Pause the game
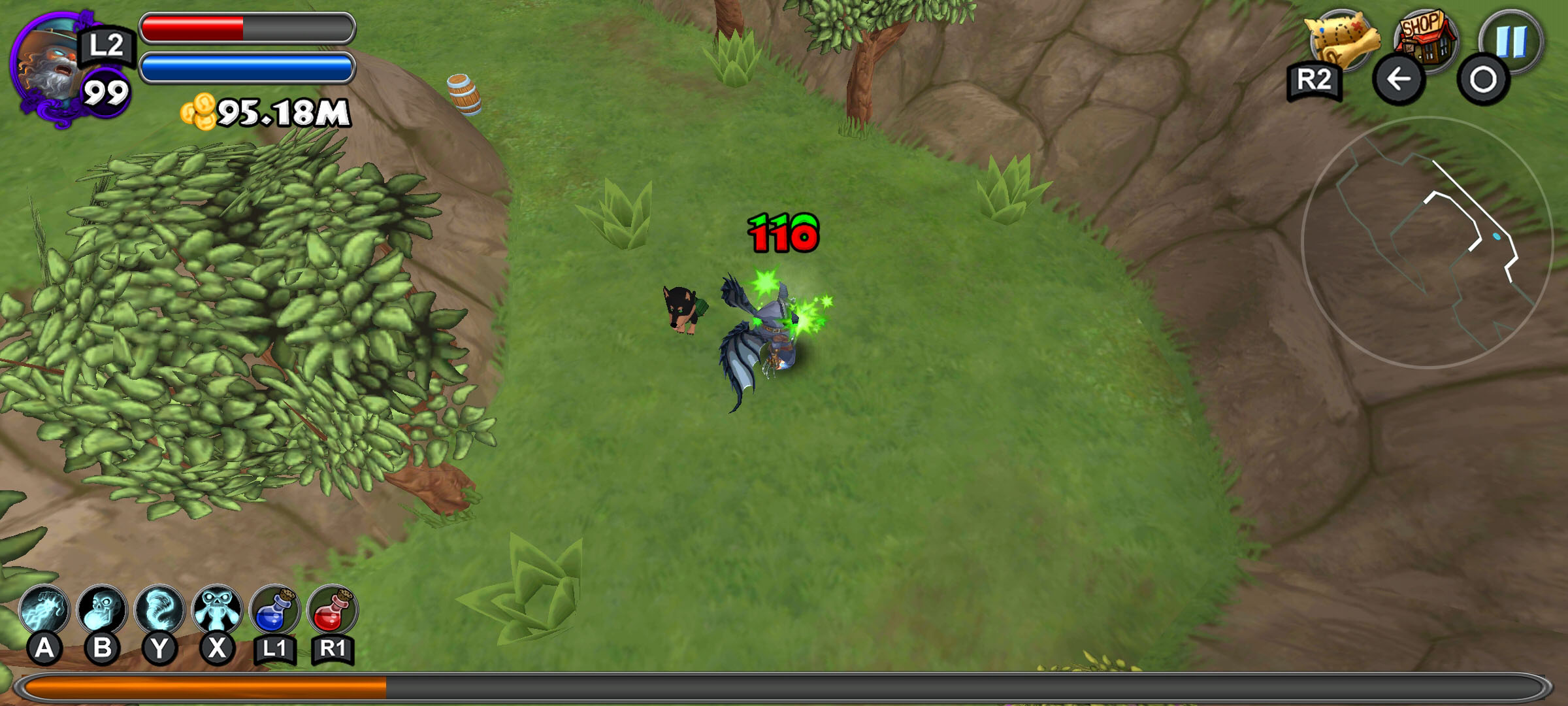1568x706 pixels. coord(1511,41)
